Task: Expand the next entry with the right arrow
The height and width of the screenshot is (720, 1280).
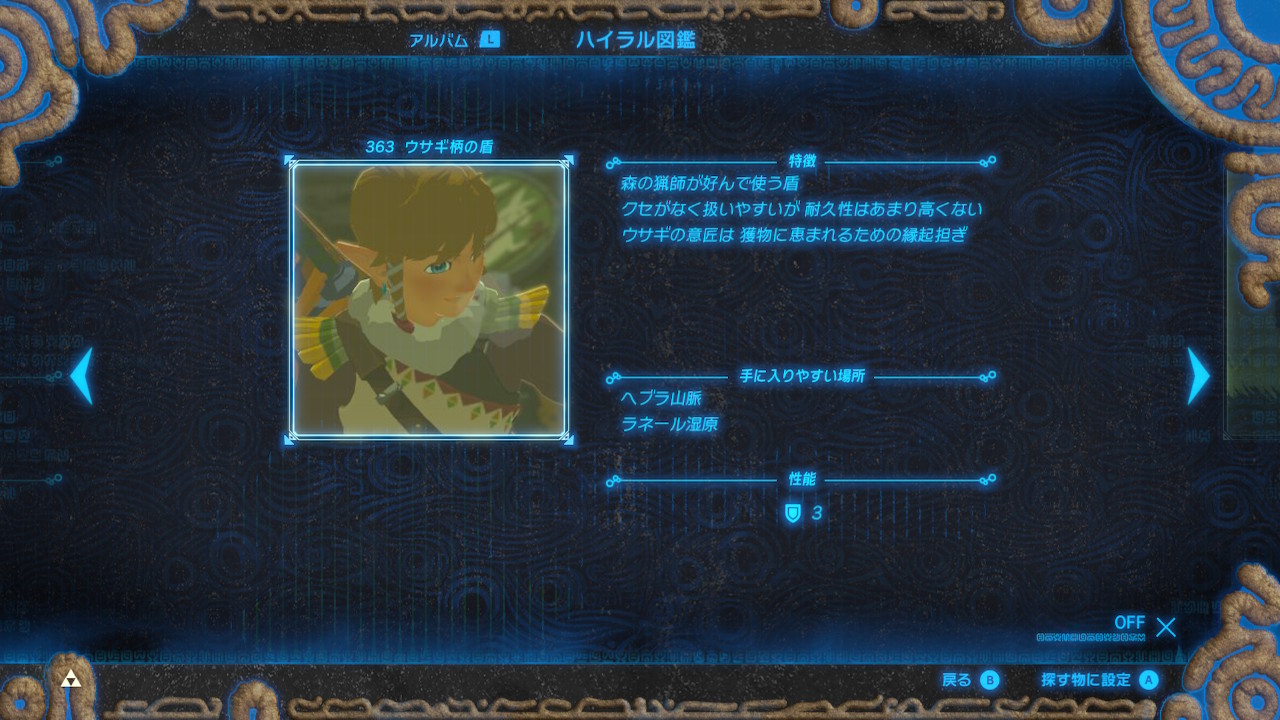Action: [x=1199, y=375]
